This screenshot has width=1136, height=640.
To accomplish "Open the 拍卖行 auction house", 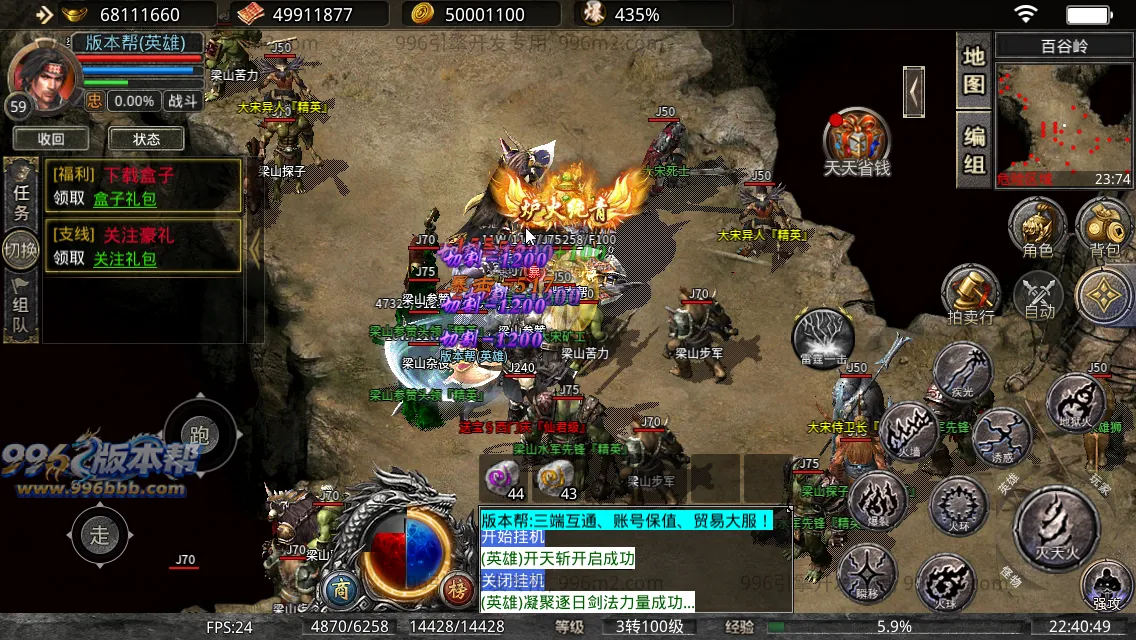I will (971, 294).
